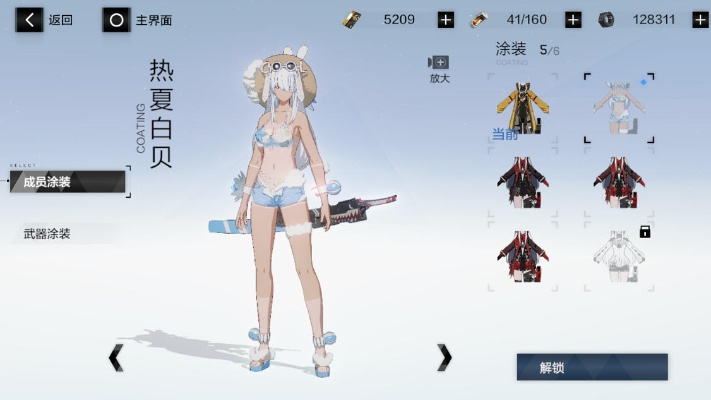The width and height of the screenshot is (711, 400).
Task: Zoom in with the 放大 camera button
Action: pos(439,68)
